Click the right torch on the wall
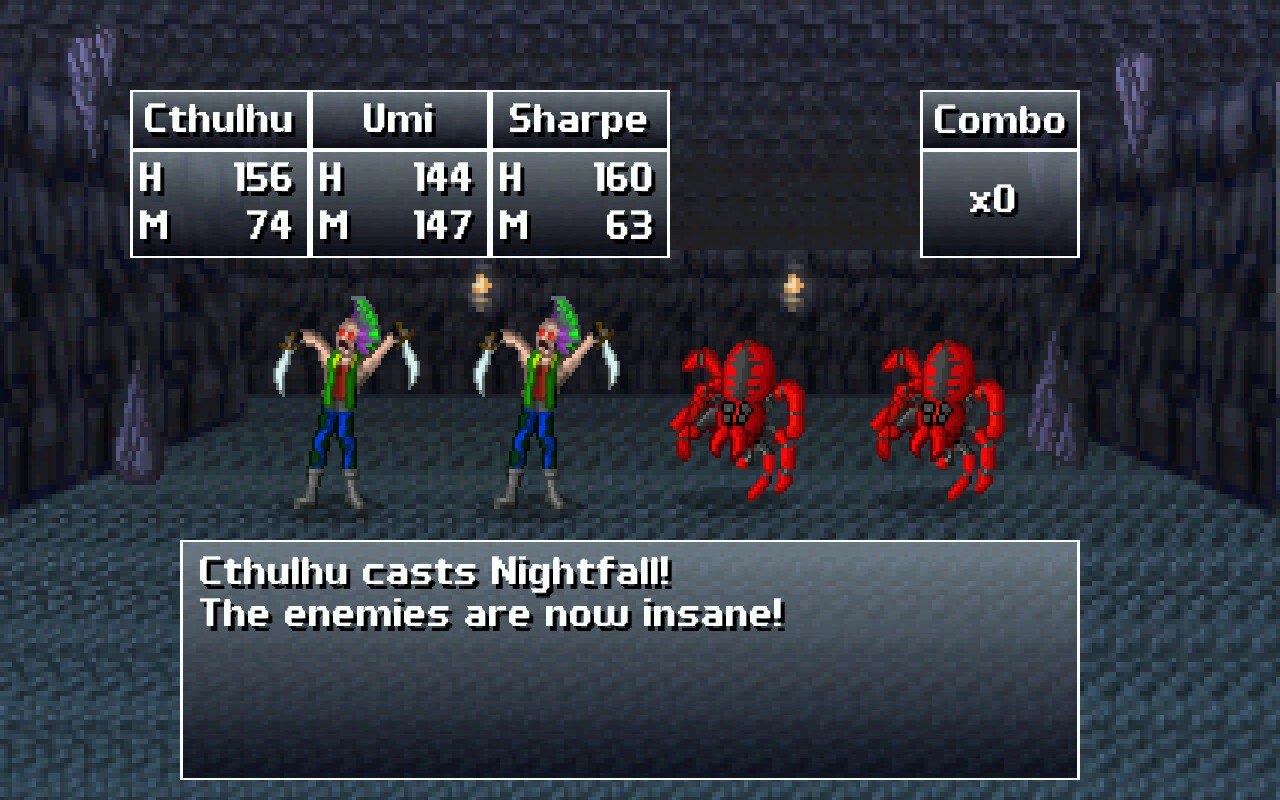This screenshot has height=800, width=1280. pos(793,290)
